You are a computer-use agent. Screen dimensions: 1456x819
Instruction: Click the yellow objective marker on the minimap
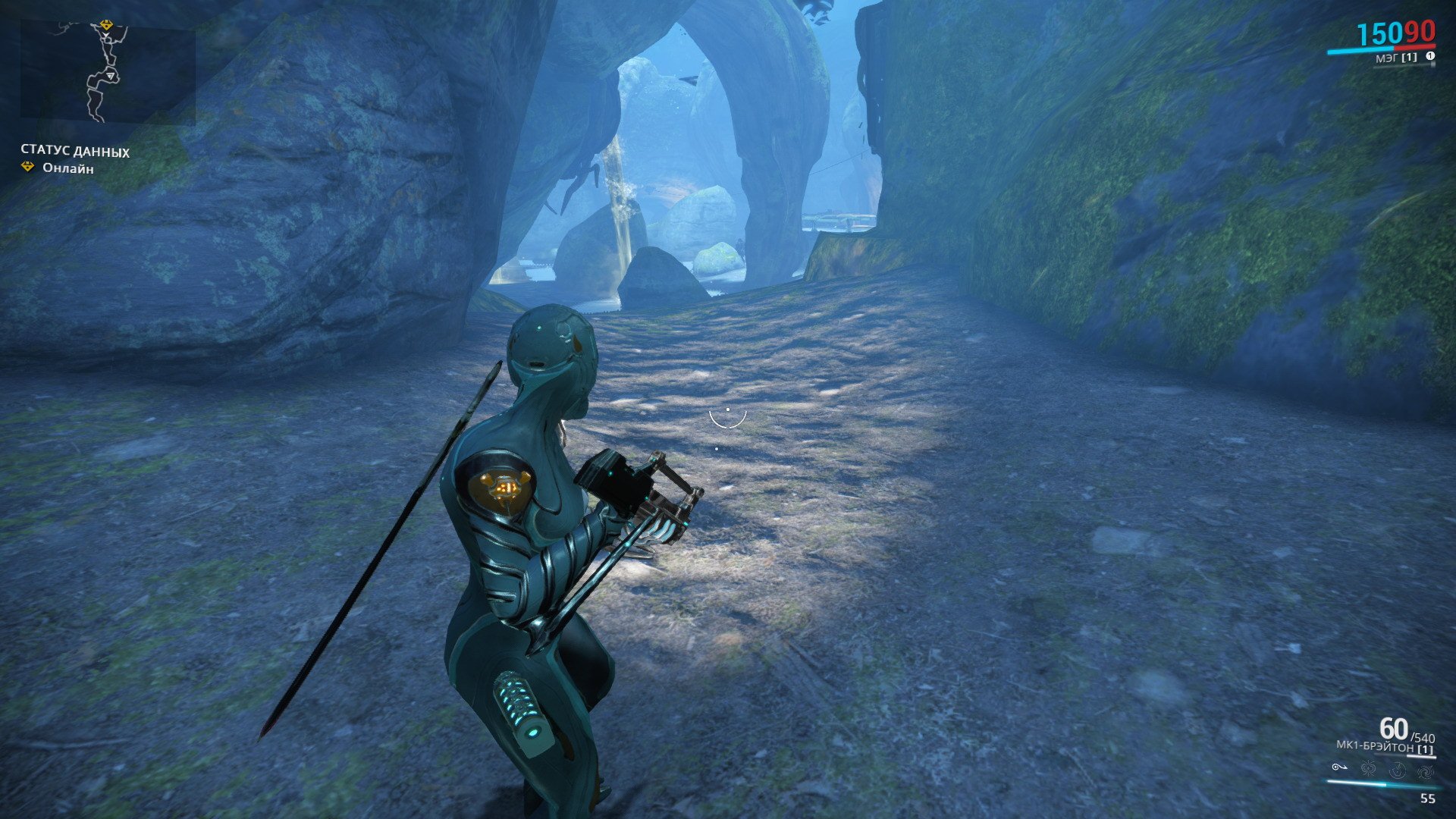coord(106,26)
